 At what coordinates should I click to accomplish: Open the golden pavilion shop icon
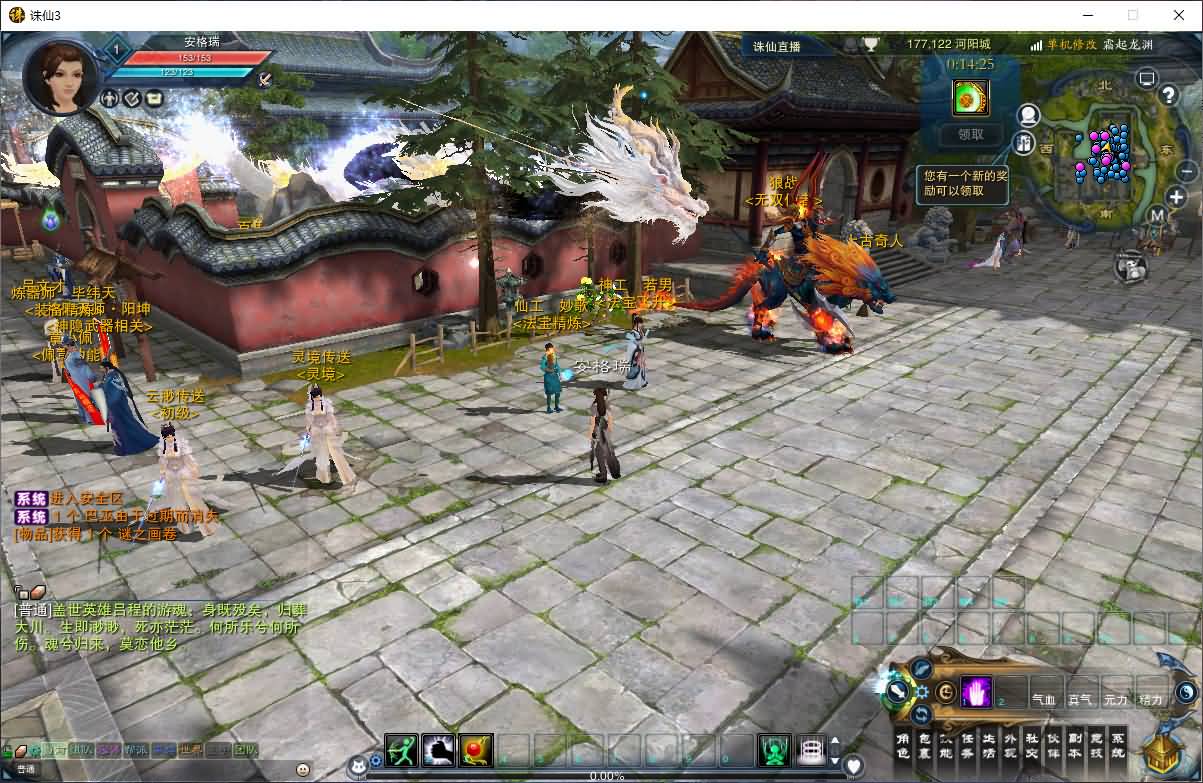(x=1160, y=753)
